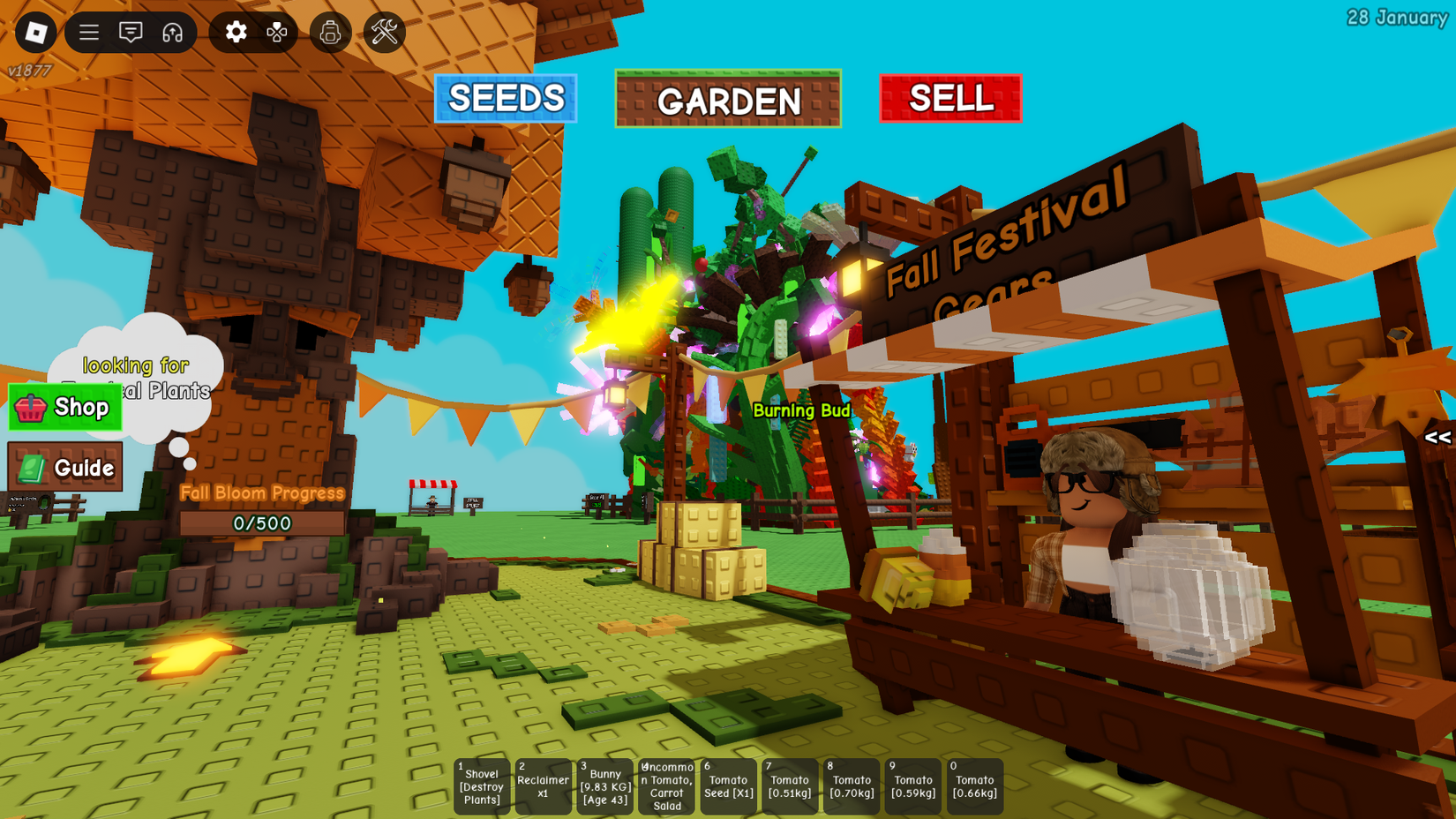Viewport: 1456px width, 819px height.
Task: Open the settings gear icon
Action: [x=234, y=33]
